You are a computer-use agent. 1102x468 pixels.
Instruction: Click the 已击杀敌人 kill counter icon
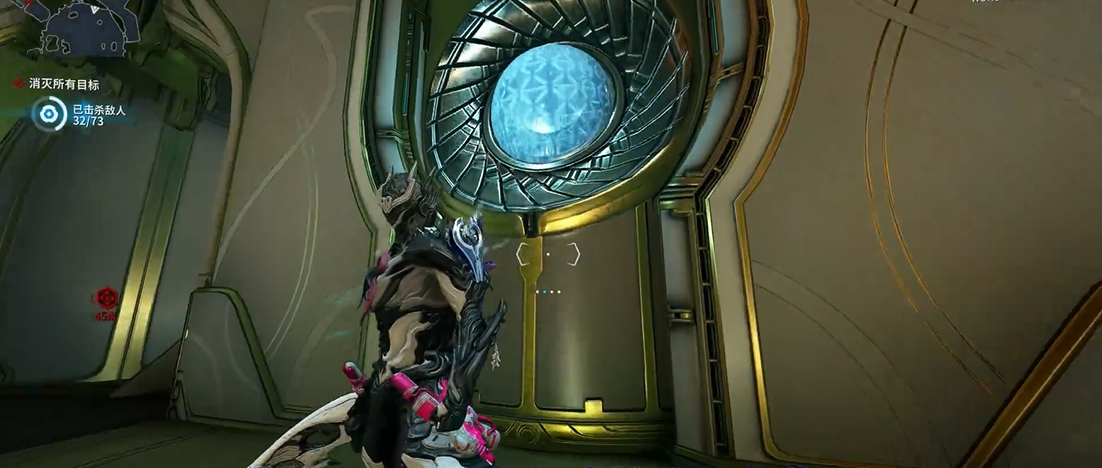48,114
